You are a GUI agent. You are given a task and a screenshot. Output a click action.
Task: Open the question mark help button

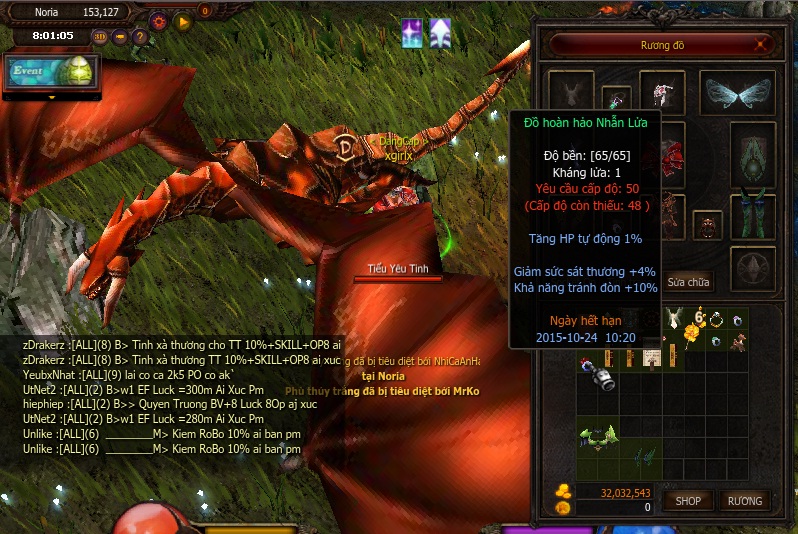(x=140, y=37)
